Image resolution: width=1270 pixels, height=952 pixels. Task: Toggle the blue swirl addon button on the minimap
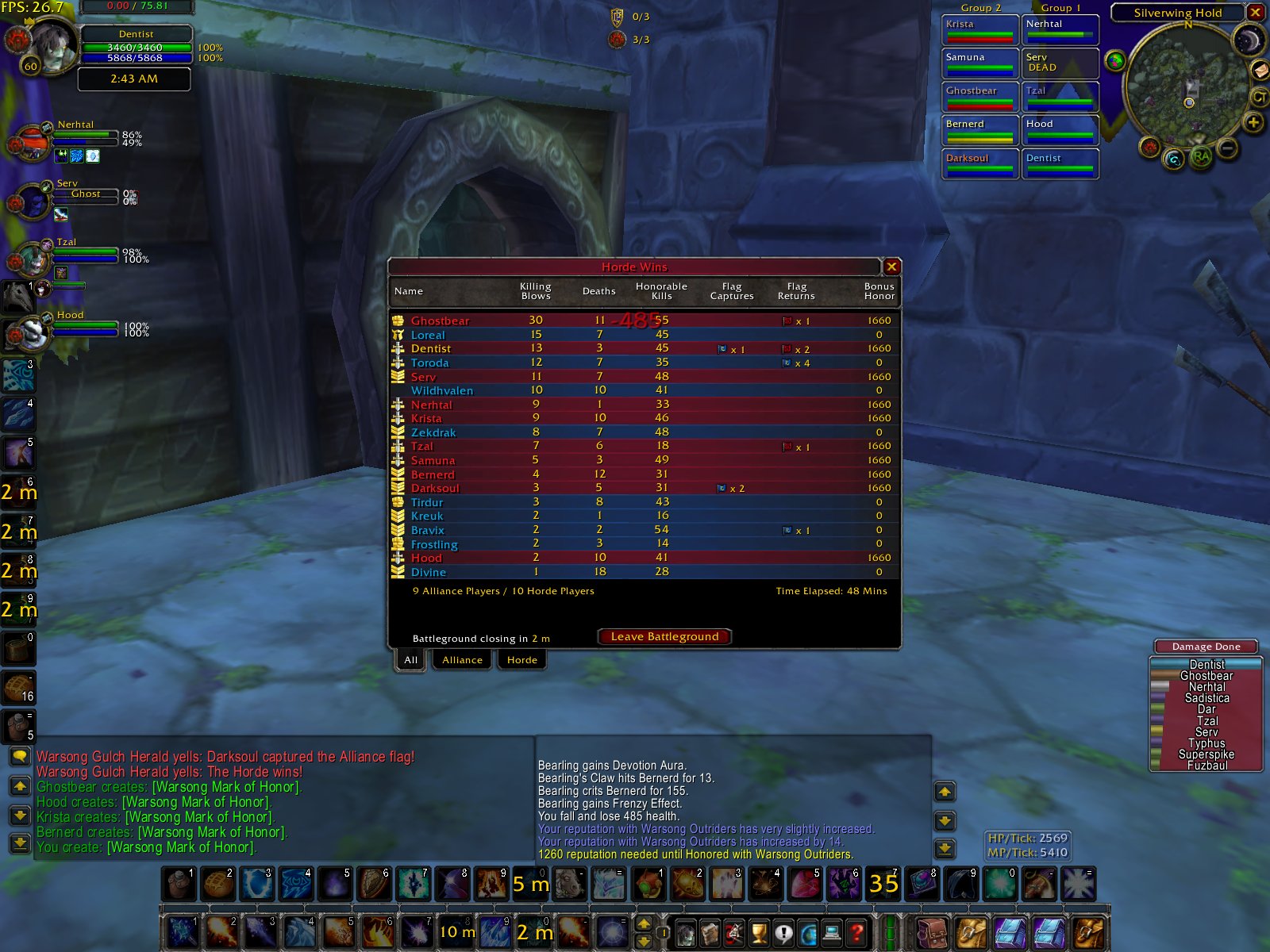[1172, 159]
